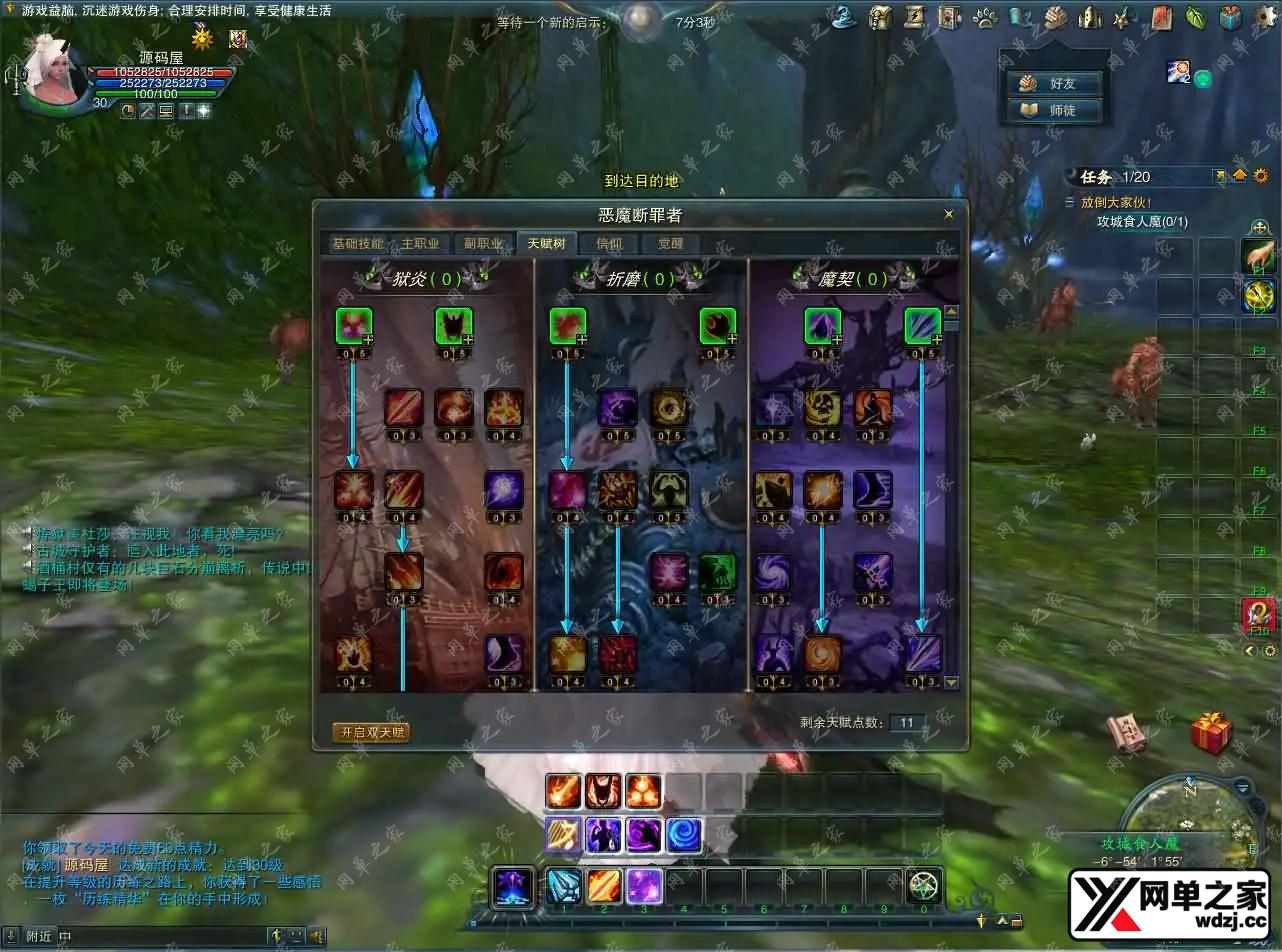Open the blue gift box top icon
The width and height of the screenshot is (1282, 952).
tap(1230, 17)
